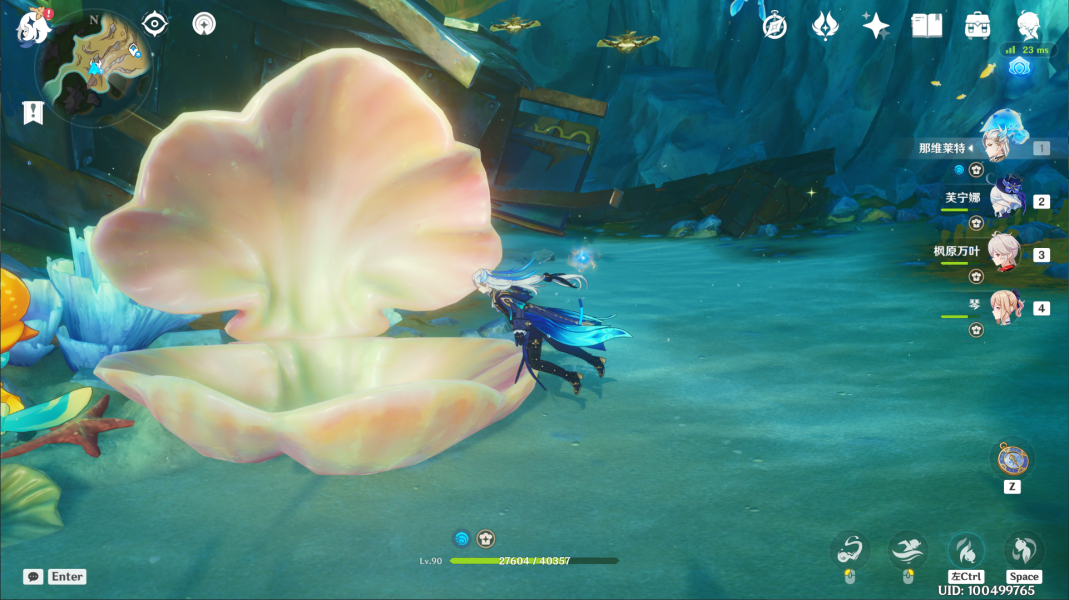Open the character profile head icon
This screenshot has height=600, width=1069.
1028,26
